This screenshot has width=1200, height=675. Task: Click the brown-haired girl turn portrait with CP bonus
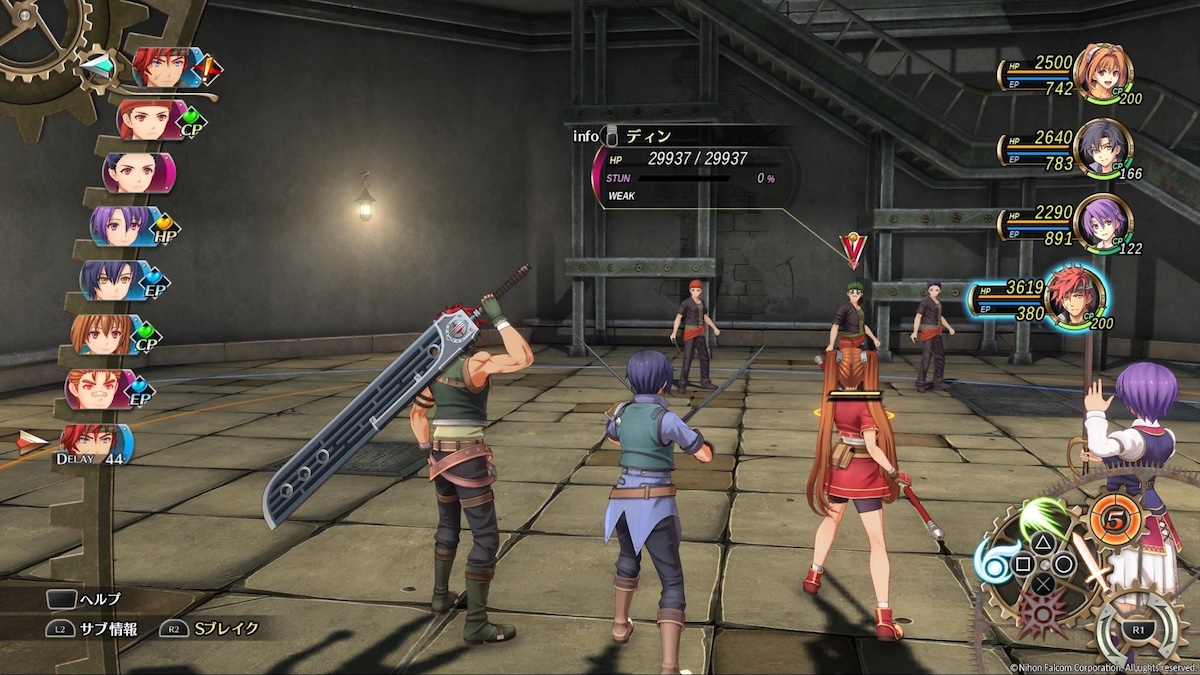(x=102, y=335)
